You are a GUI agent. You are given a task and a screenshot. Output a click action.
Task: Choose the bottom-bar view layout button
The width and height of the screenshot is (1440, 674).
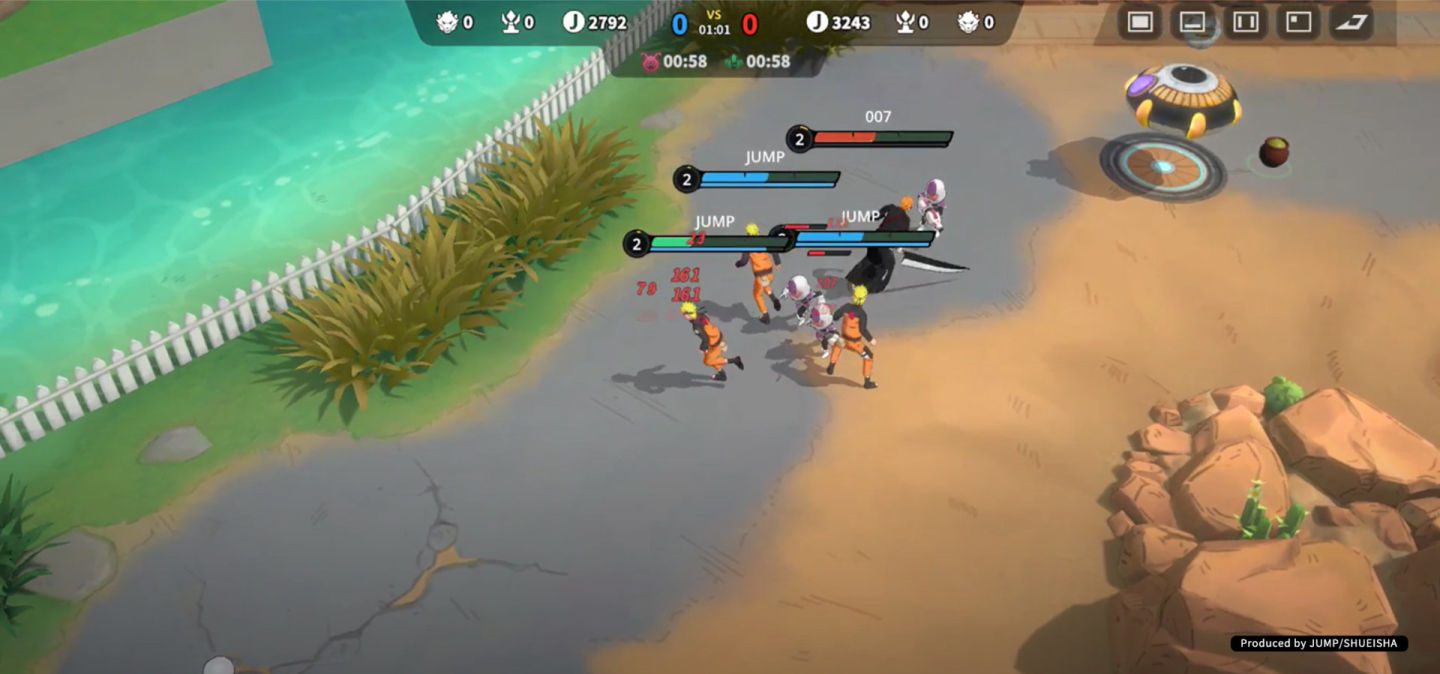click(1193, 22)
